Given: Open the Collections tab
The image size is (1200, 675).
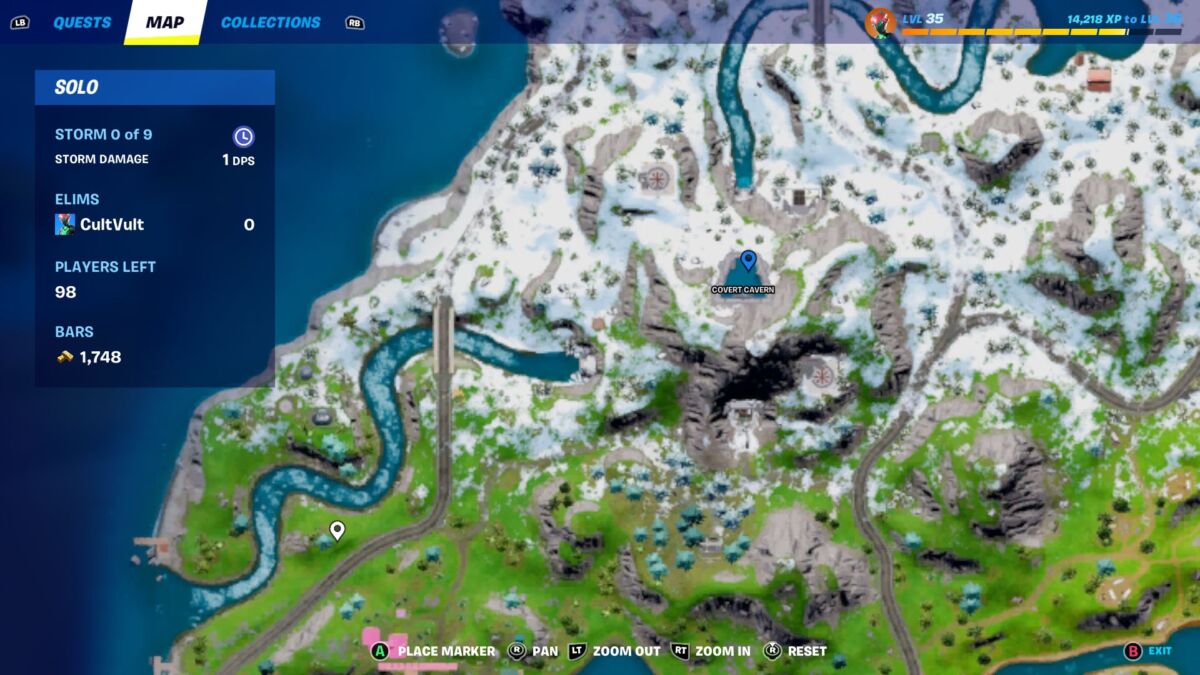Looking at the screenshot, I should [270, 22].
